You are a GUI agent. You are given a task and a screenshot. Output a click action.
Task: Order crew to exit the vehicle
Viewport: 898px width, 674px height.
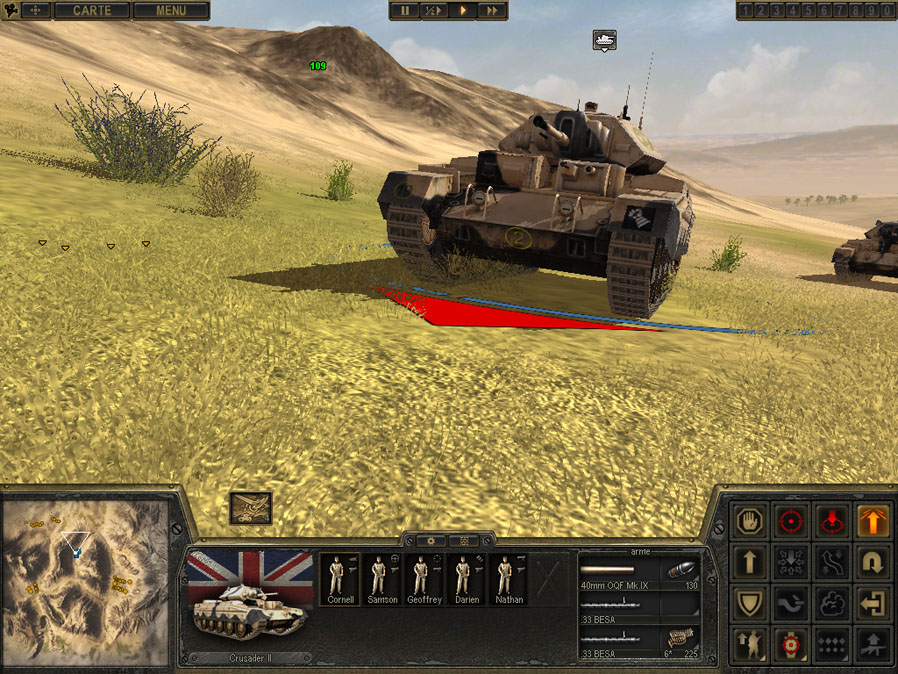coord(873,604)
